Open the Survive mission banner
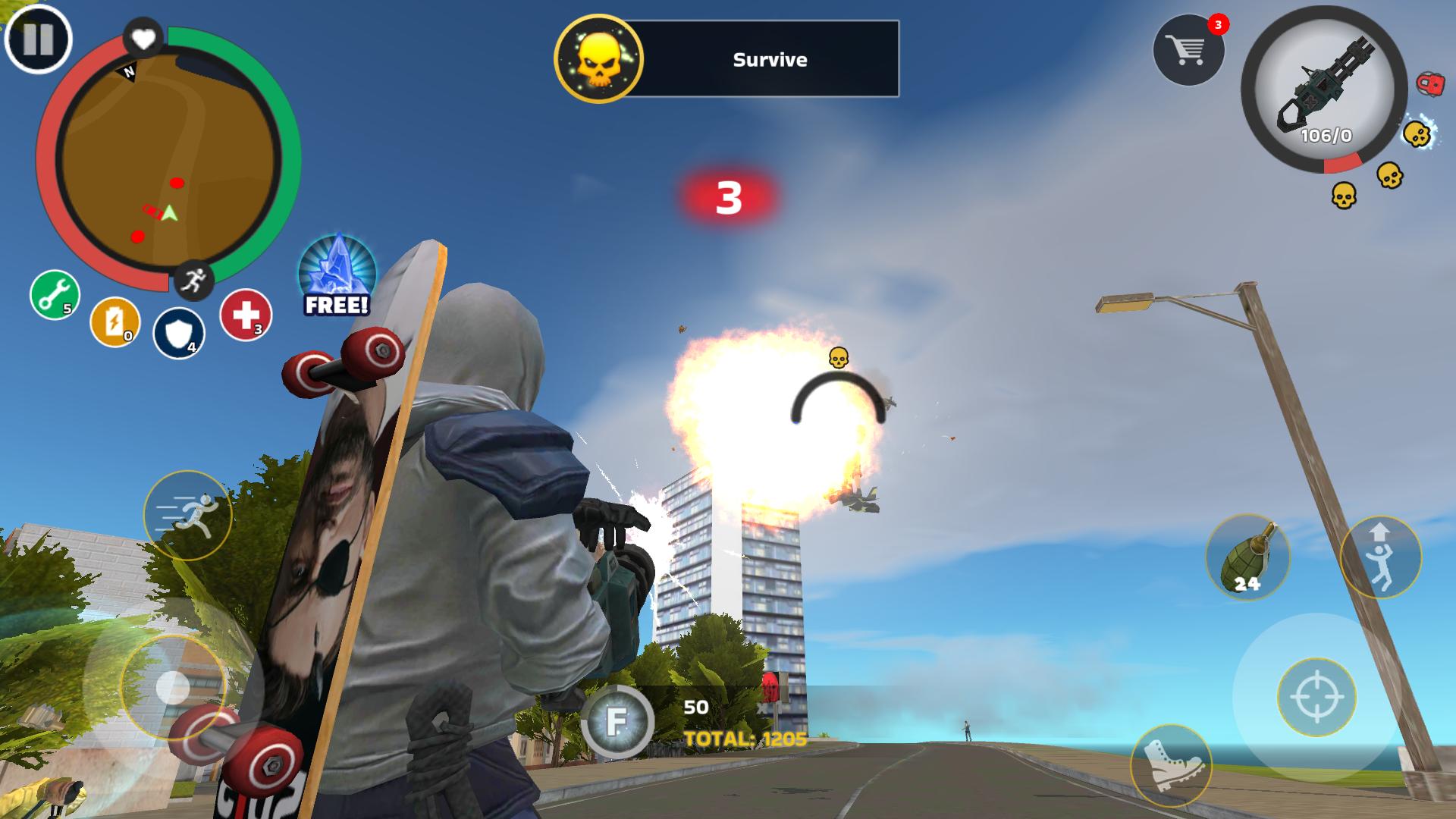Viewport: 1456px width, 819px height. 768,59
